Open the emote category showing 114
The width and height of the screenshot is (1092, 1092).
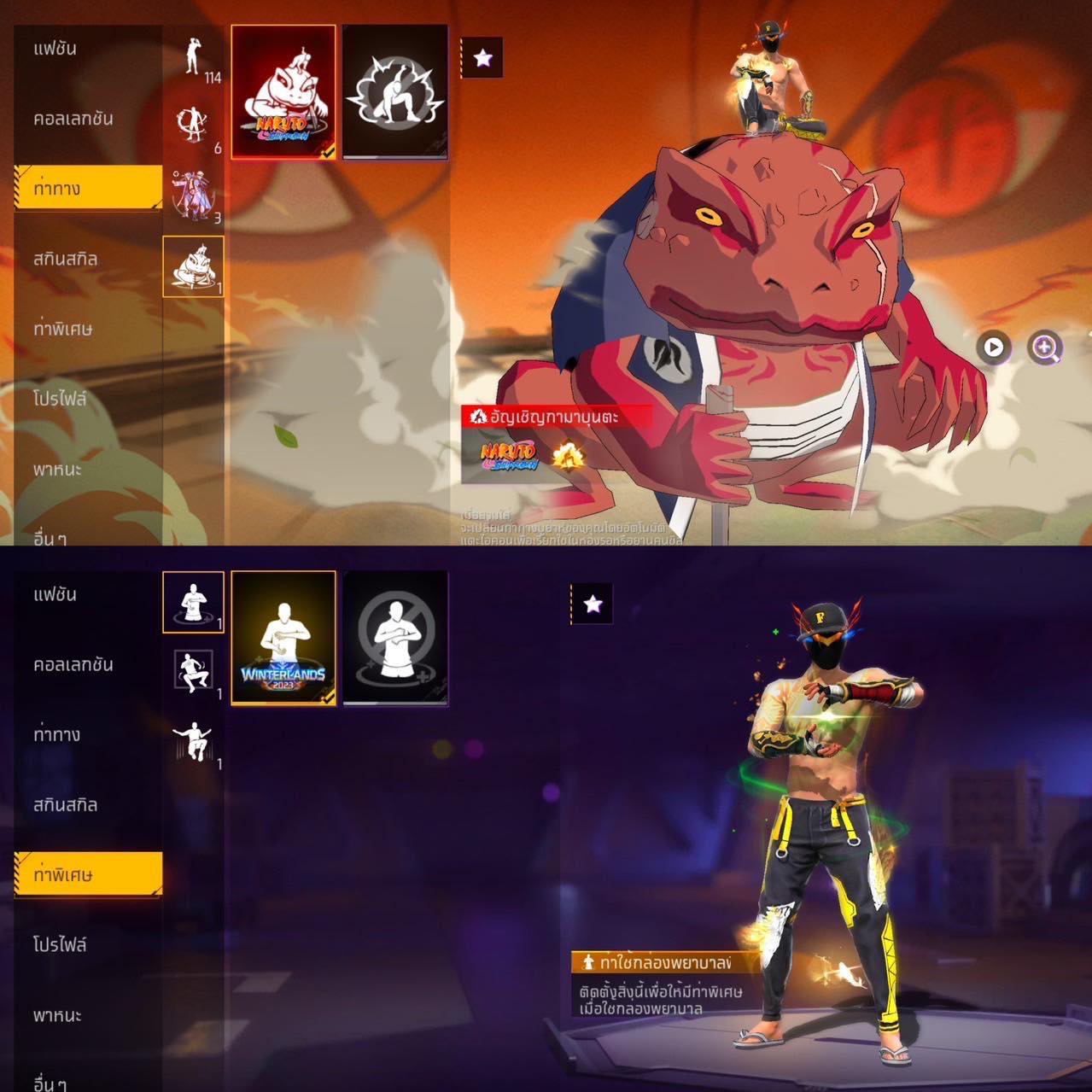click(195, 58)
